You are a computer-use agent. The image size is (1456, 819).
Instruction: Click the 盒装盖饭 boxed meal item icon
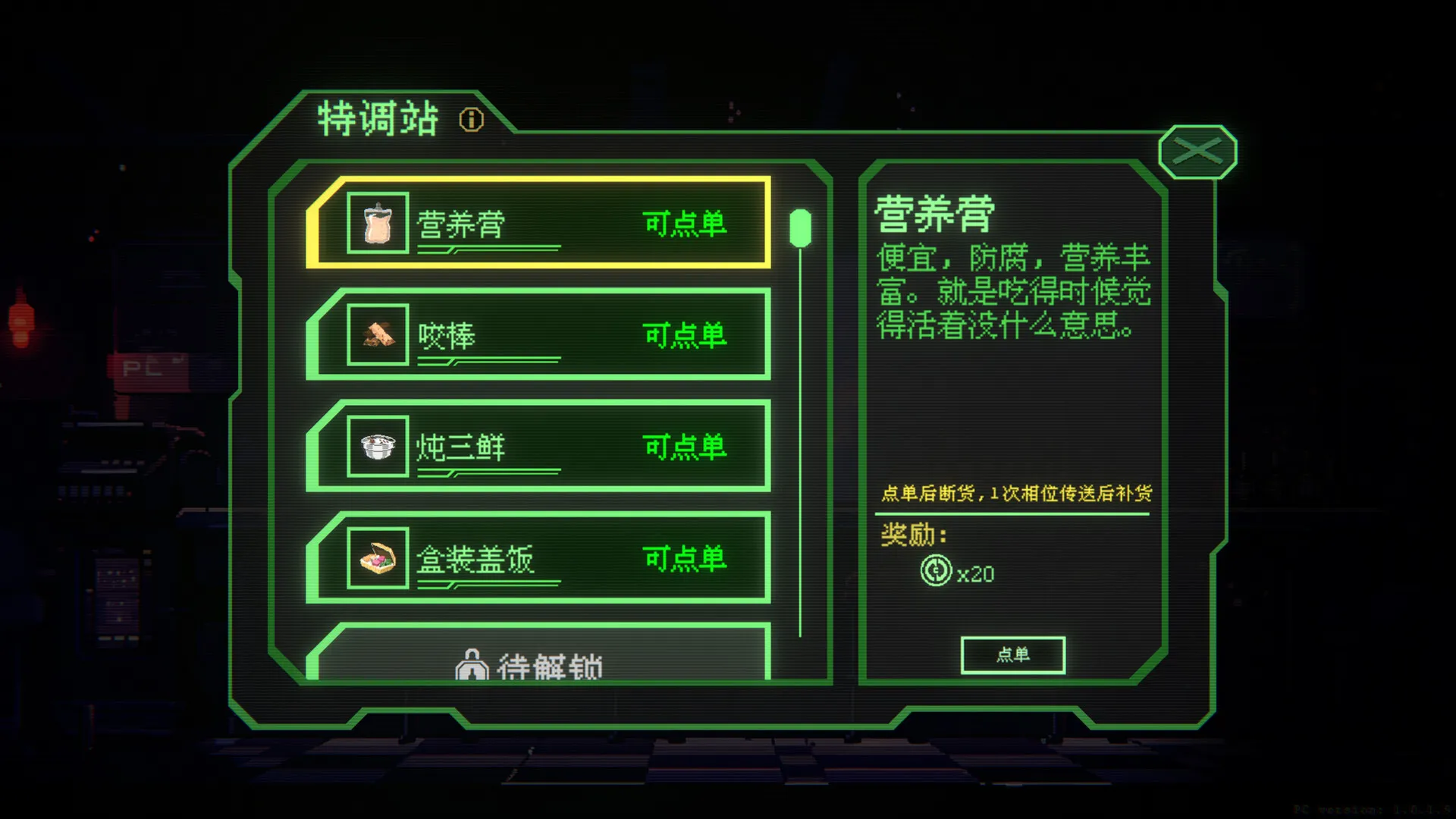(377, 559)
